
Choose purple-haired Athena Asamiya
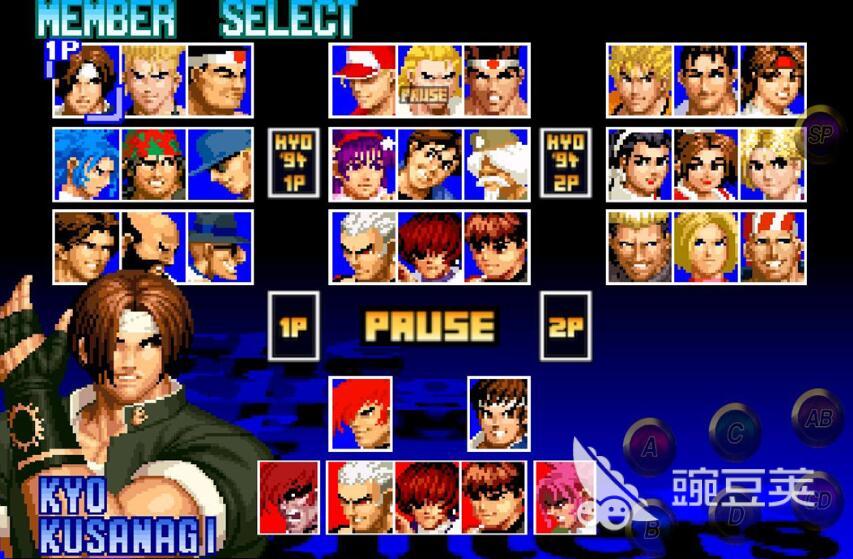pyautogui.click(x=363, y=163)
